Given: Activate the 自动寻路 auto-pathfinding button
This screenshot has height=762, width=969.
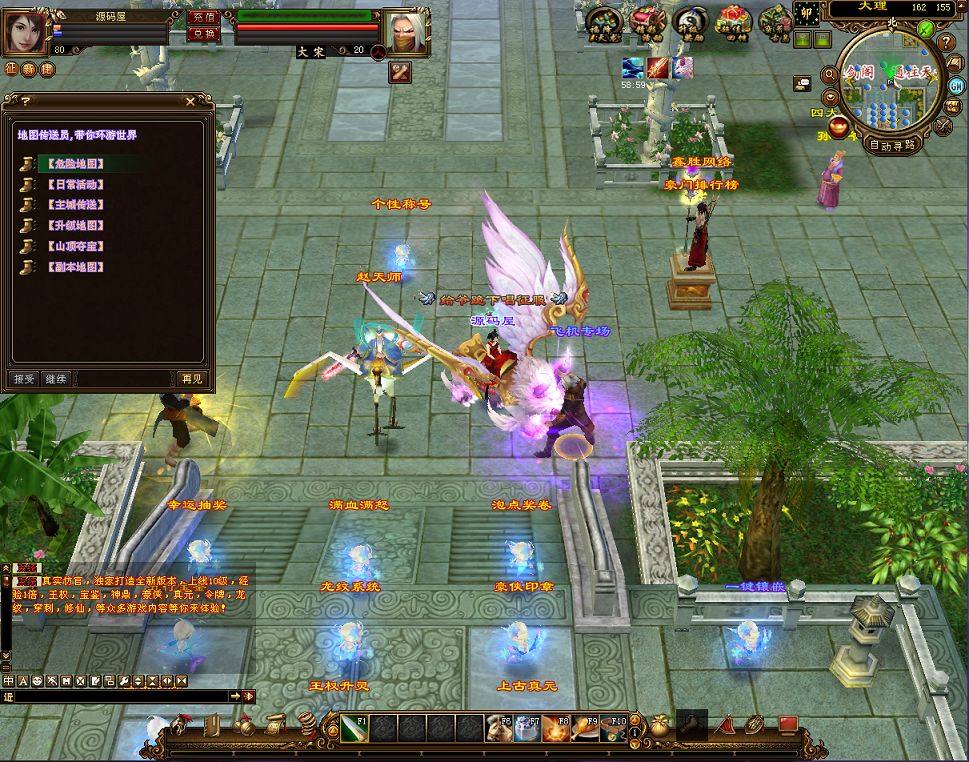Looking at the screenshot, I should coord(891,144).
